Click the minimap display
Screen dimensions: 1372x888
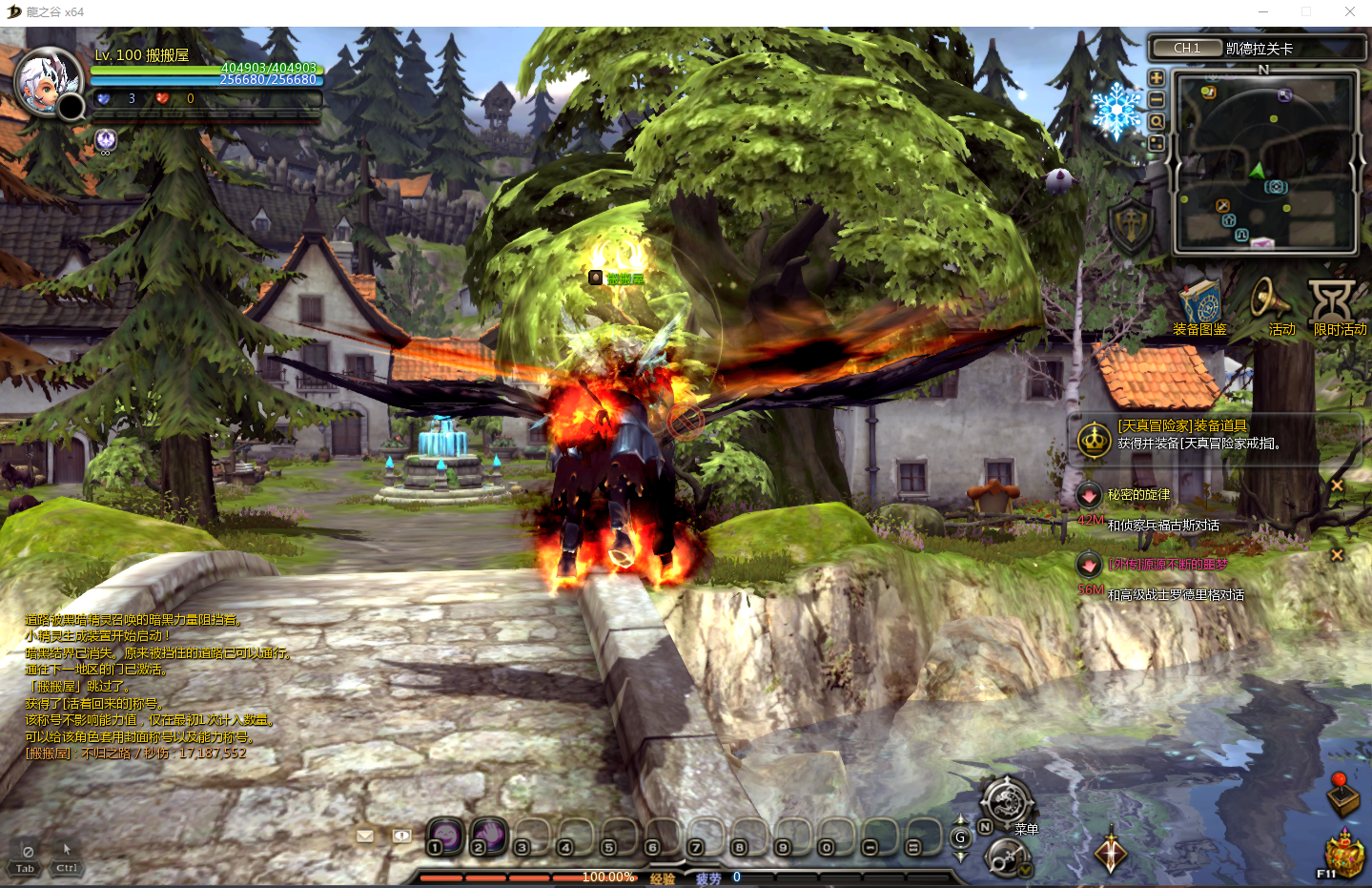tap(1264, 164)
